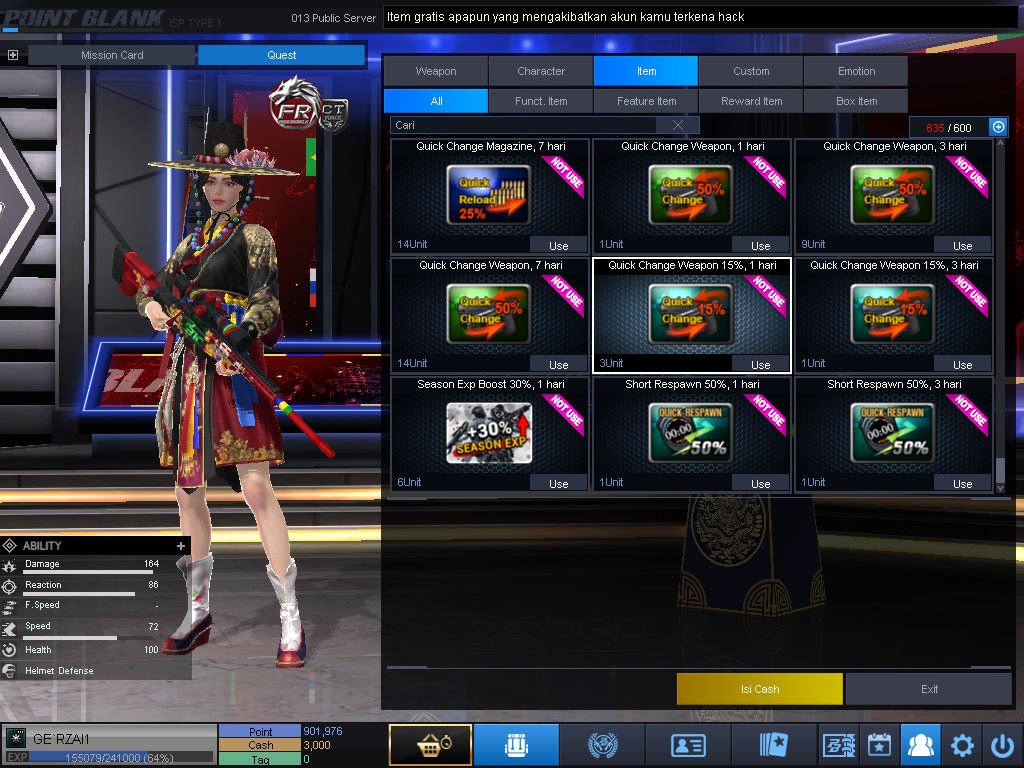Switch to the Quest tab

tap(282, 55)
